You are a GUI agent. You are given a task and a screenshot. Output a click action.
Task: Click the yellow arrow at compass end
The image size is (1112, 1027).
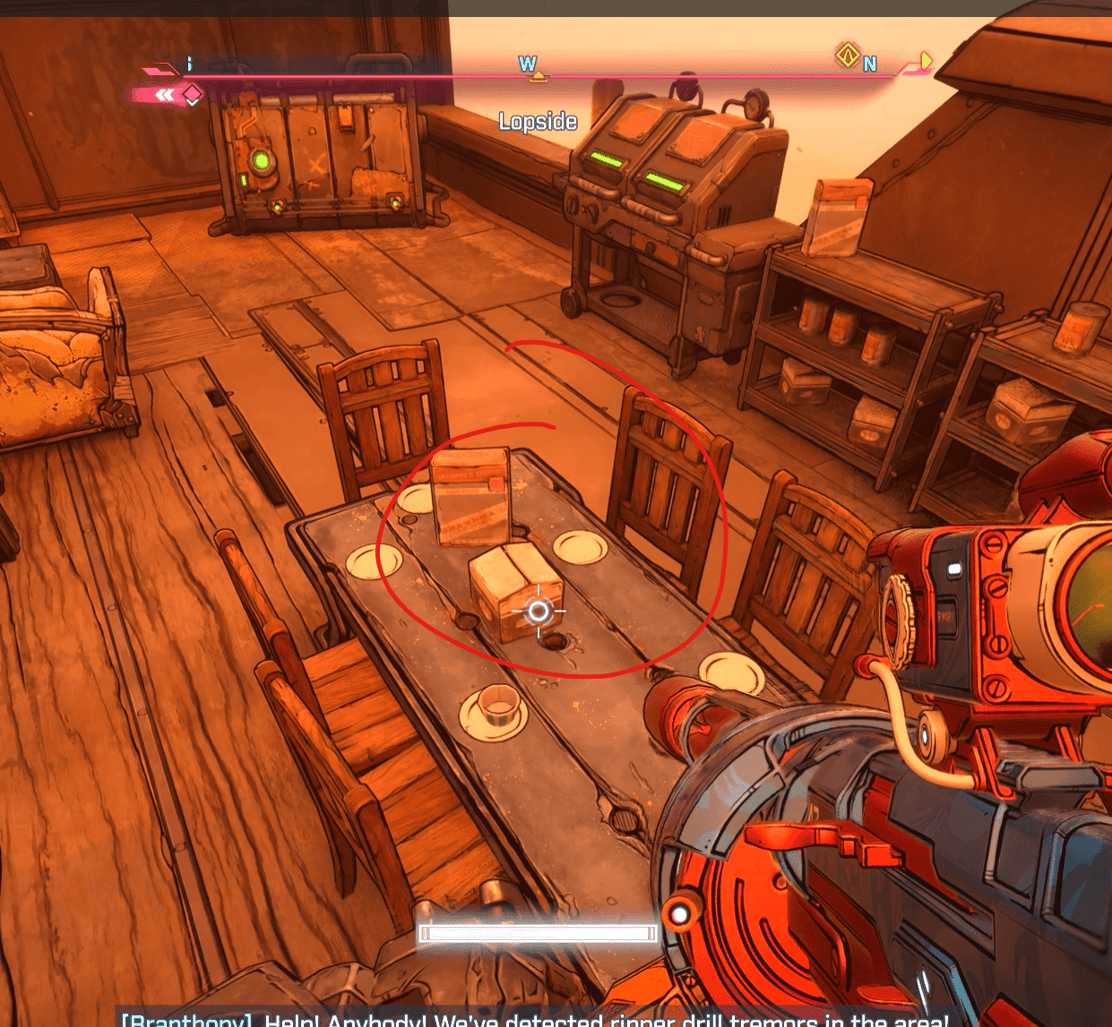(x=926, y=61)
